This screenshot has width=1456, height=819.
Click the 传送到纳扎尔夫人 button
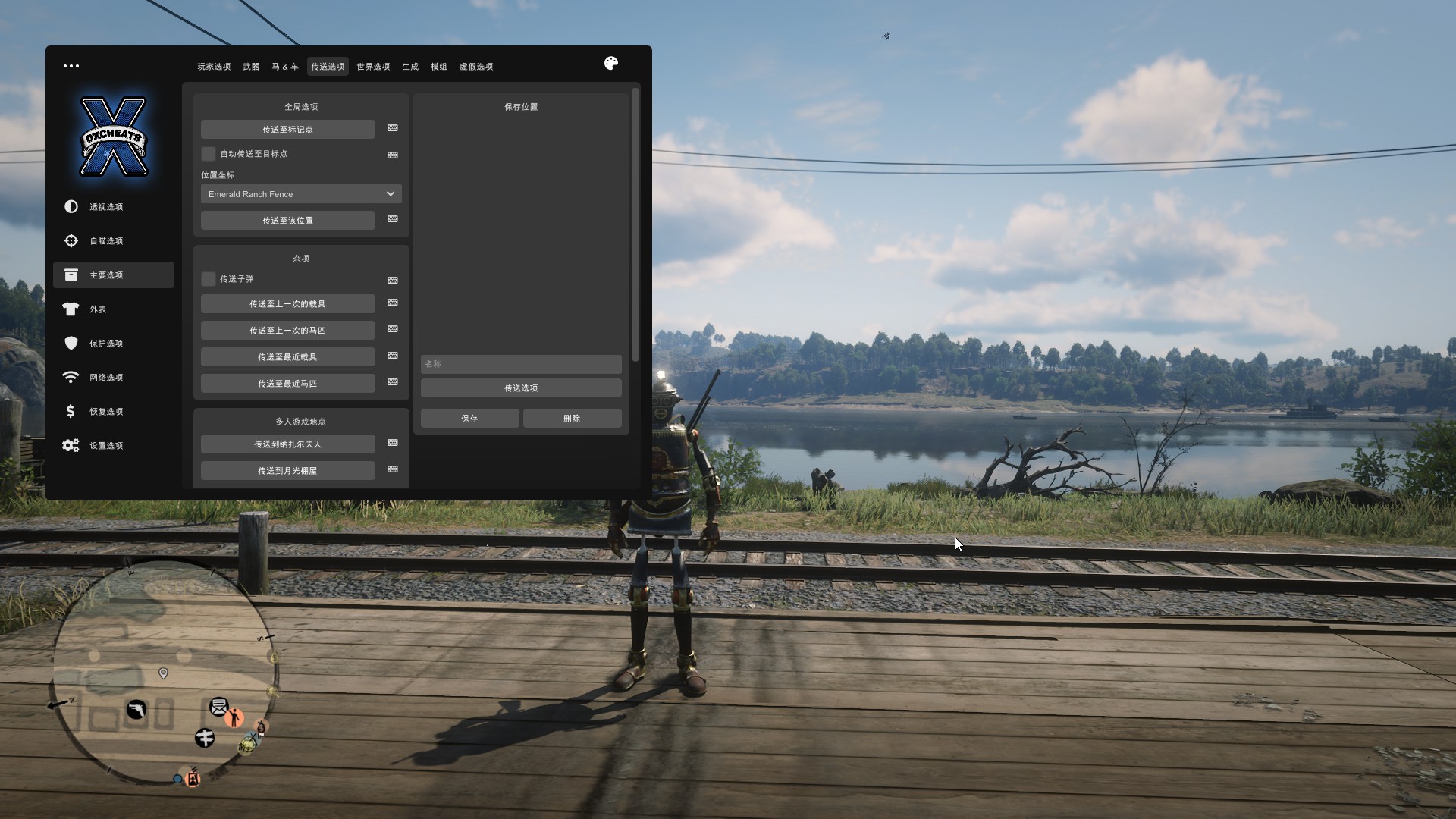(287, 444)
